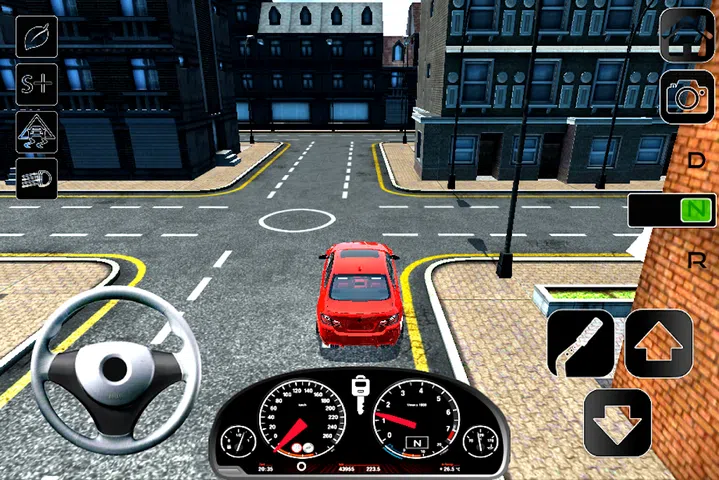The height and width of the screenshot is (480, 719).
Task: Toggle the skidding car traction control
Action: click(x=37, y=132)
